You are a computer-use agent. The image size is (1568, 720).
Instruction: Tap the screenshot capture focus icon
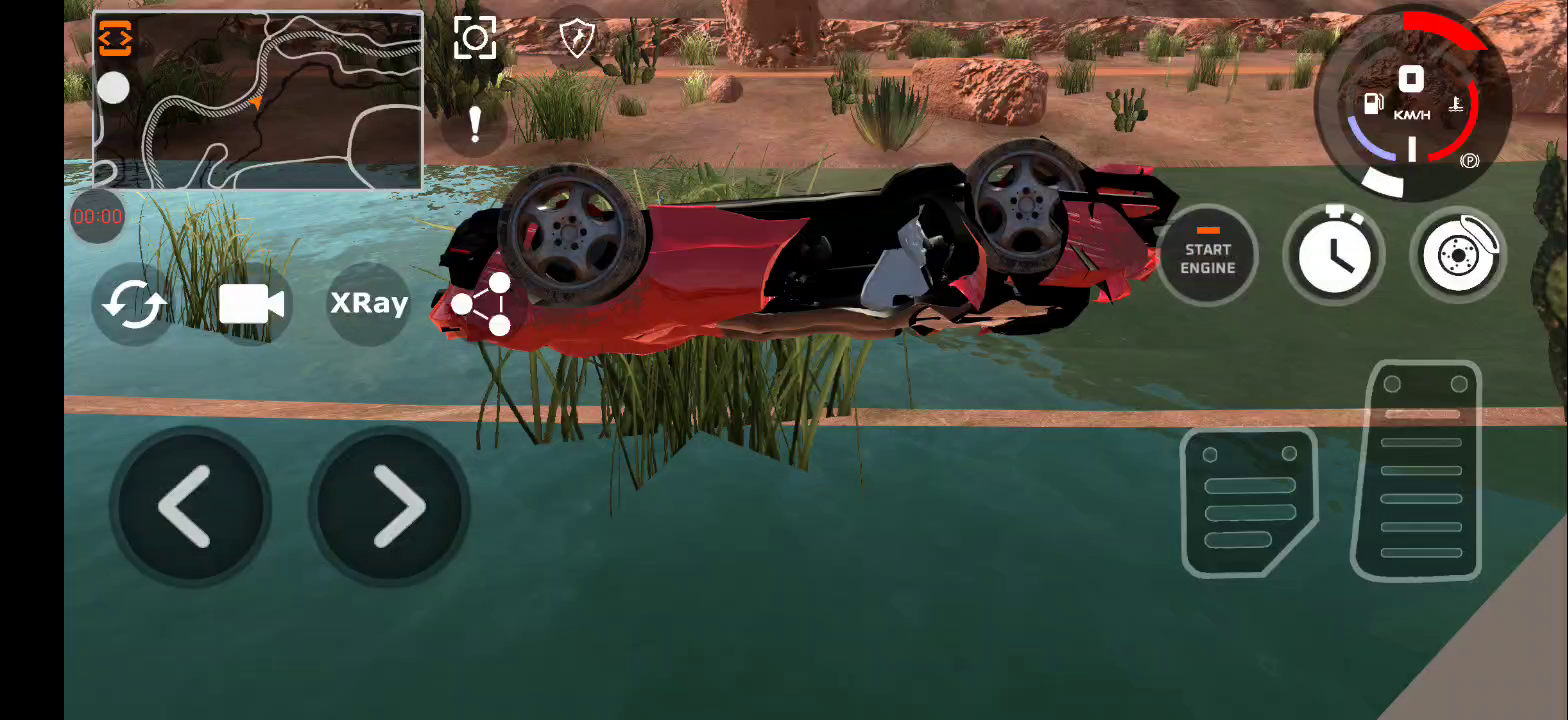[x=475, y=39]
